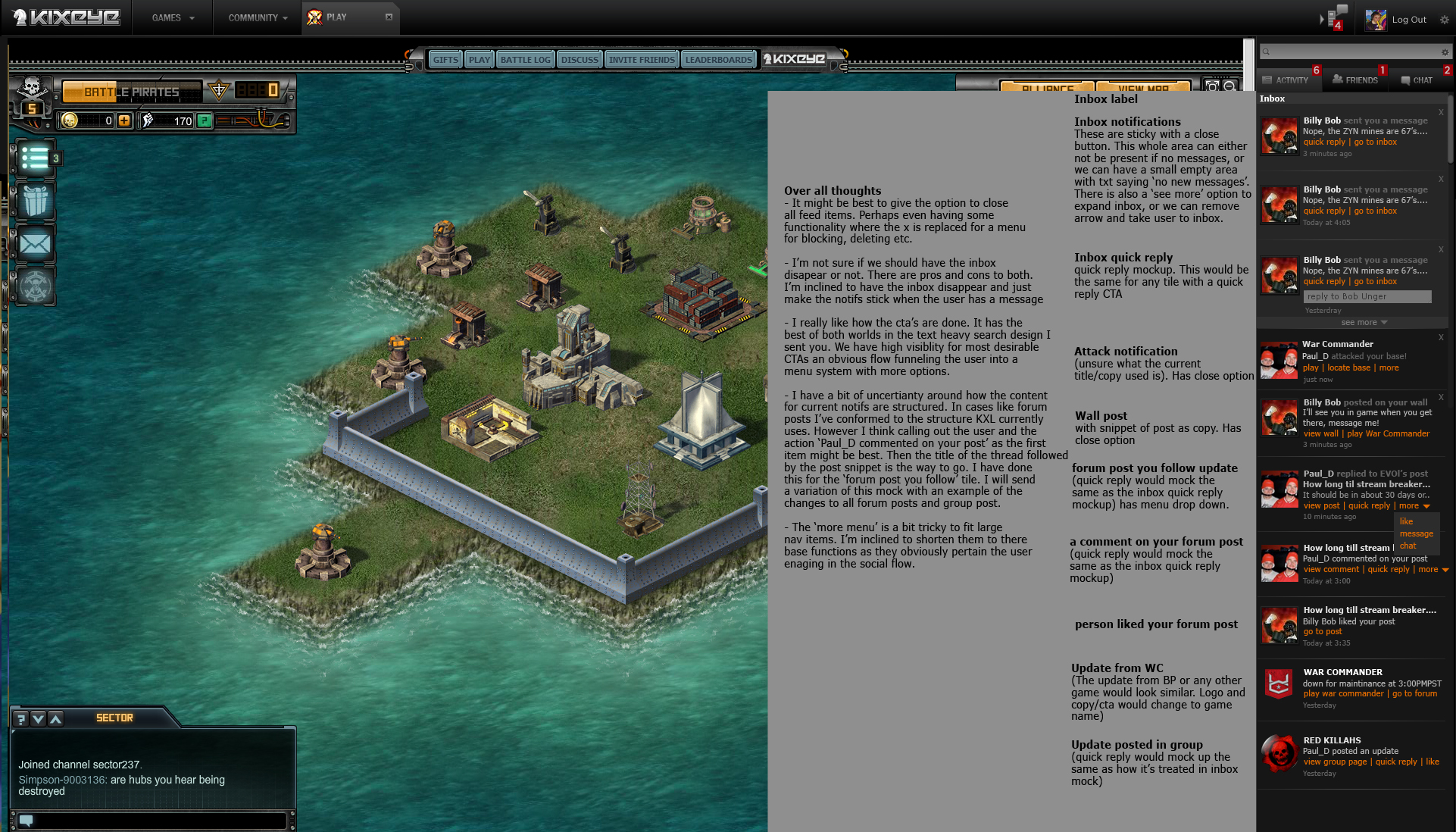Screen dimensions: 1456x832
Task: Select INVITE FRIENDS button
Action: (x=641, y=60)
